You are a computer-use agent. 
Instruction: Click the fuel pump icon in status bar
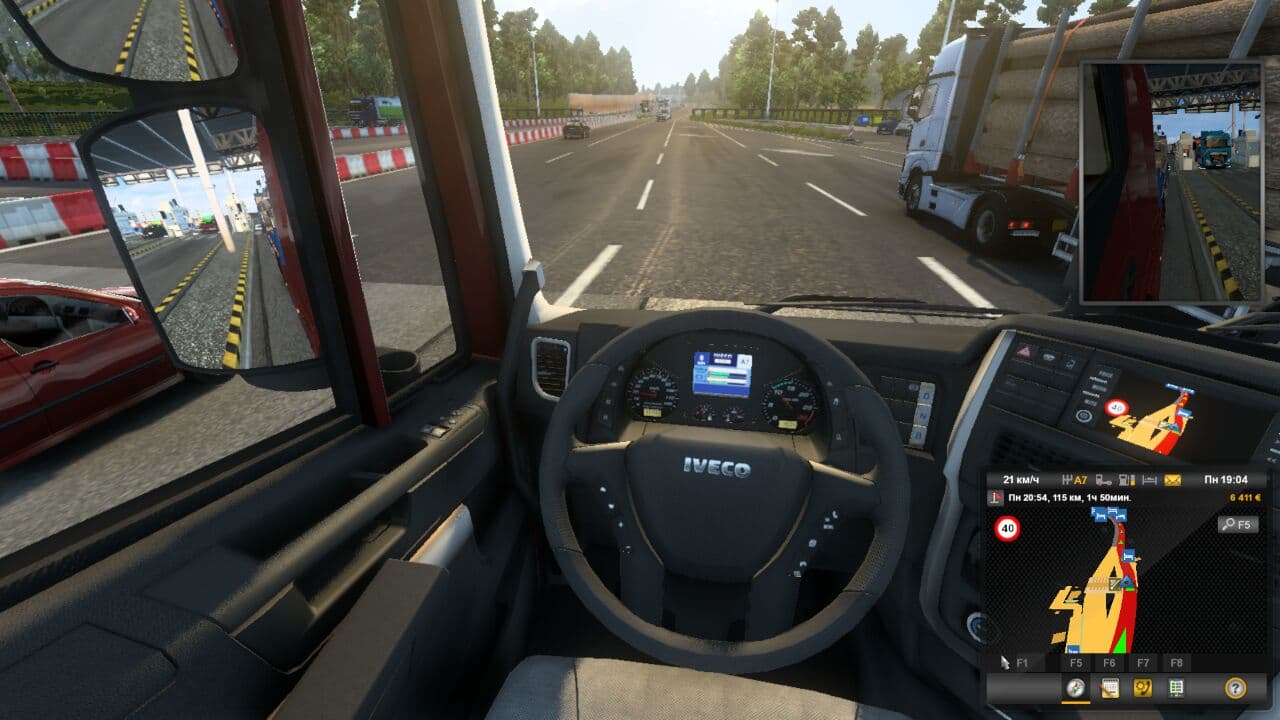pos(1124,480)
